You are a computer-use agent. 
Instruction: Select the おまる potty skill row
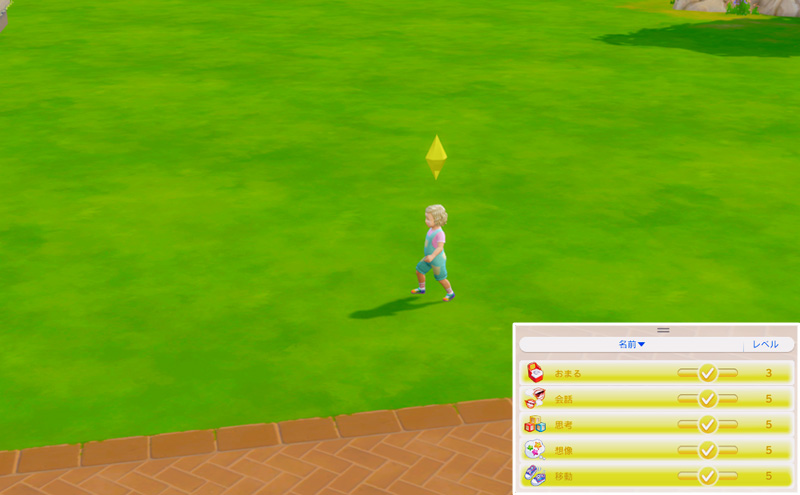[x=656, y=373]
